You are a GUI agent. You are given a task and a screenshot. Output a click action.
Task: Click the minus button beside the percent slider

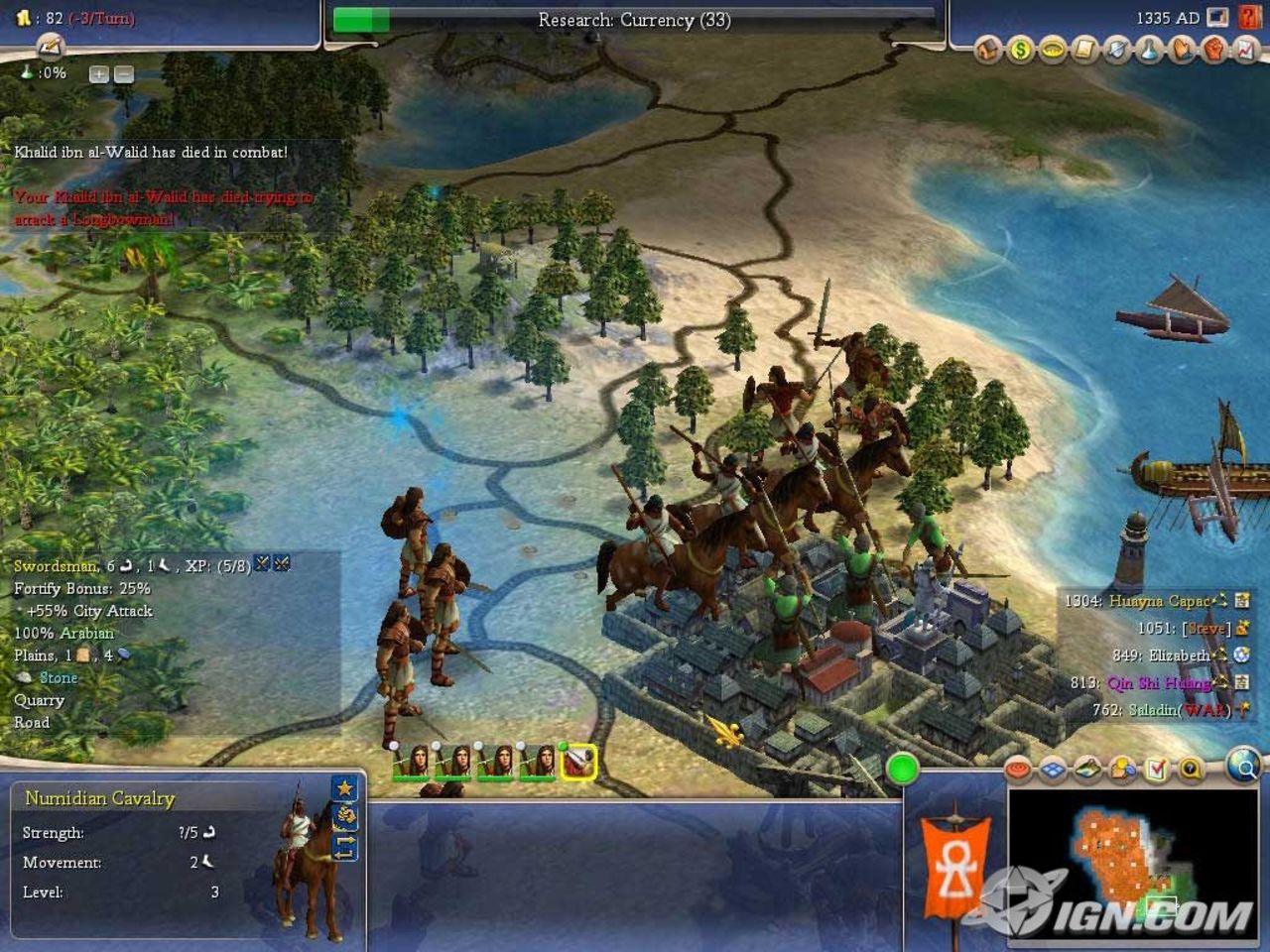click(121, 73)
